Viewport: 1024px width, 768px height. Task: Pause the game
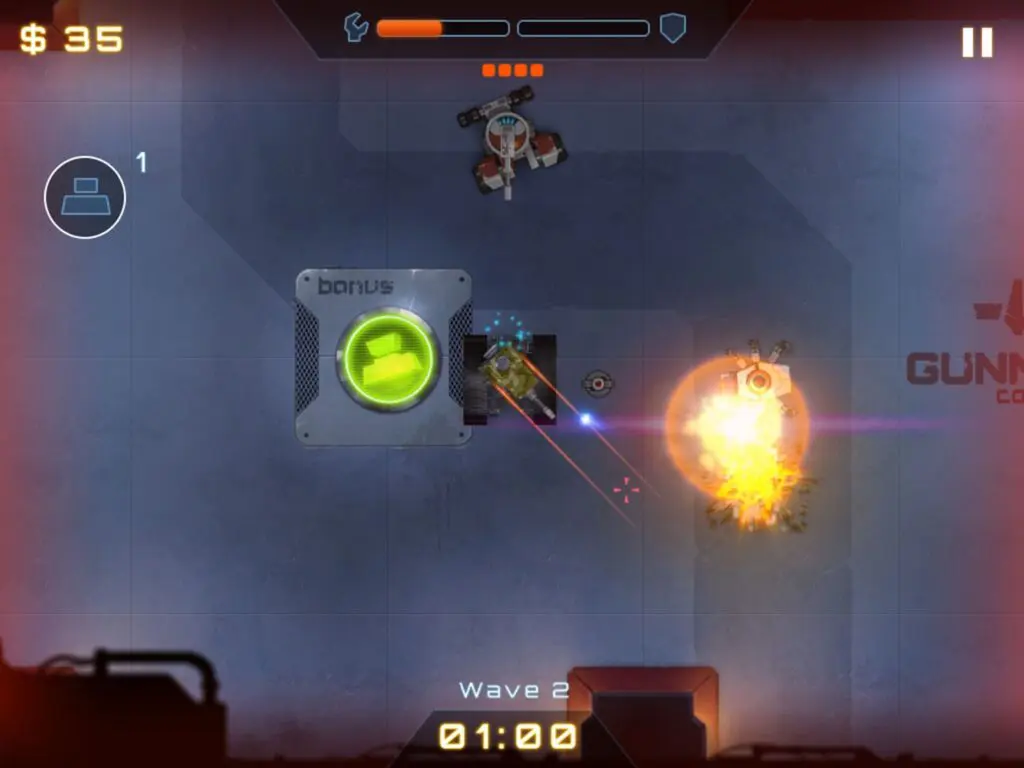pyautogui.click(x=977, y=42)
